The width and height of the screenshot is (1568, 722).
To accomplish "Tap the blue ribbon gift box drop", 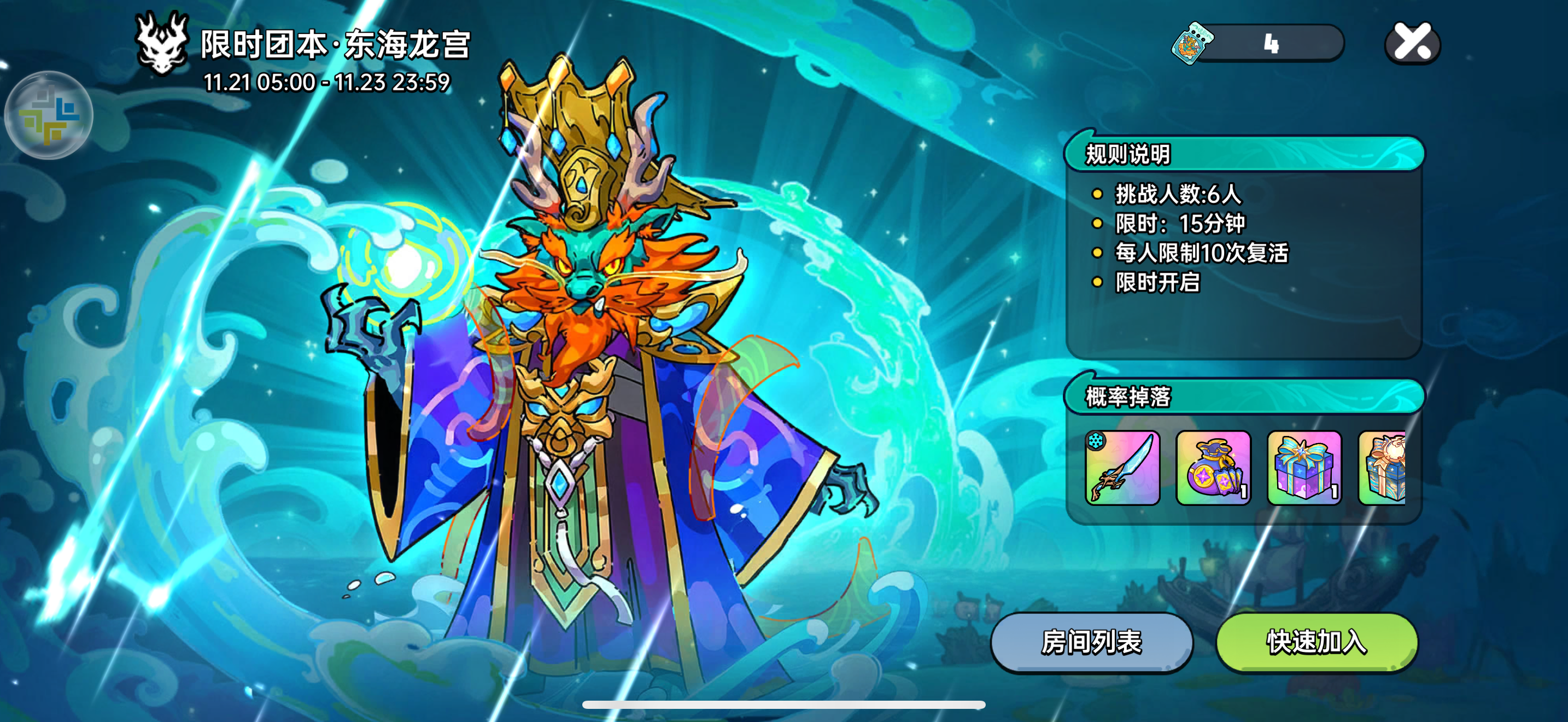I will tap(1304, 469).
